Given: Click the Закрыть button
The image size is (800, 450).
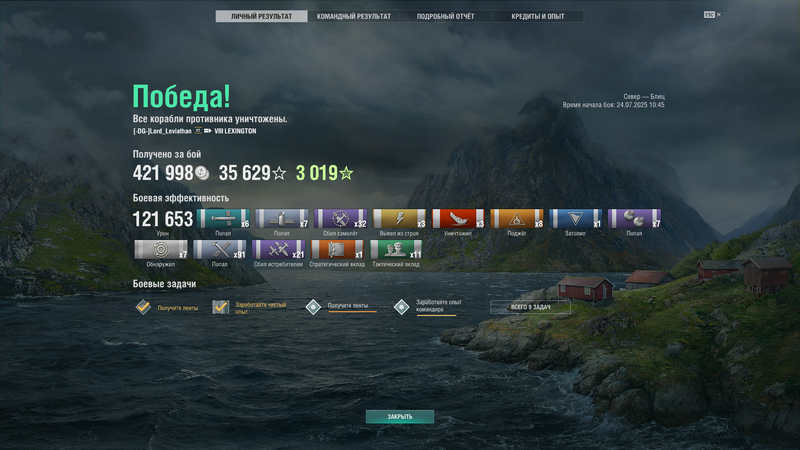Looking at the screenshot, I should coord(400,417).
